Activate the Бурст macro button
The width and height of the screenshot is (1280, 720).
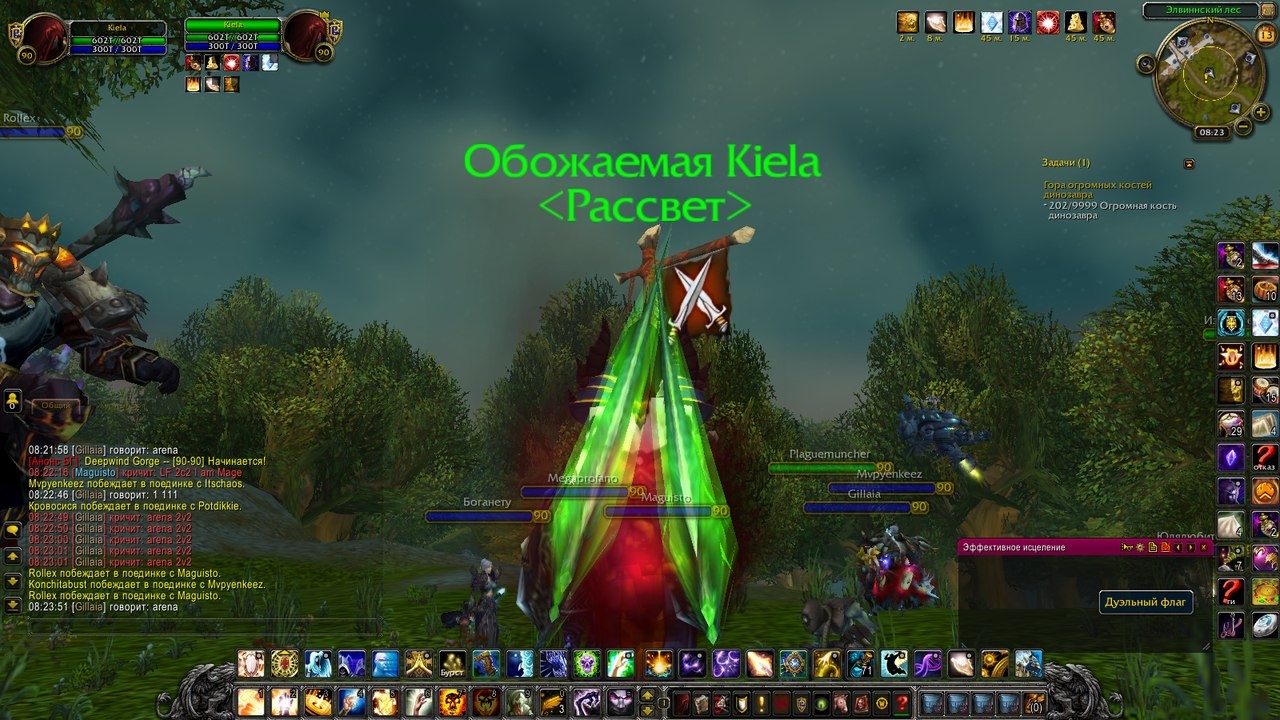coord(453,664)
